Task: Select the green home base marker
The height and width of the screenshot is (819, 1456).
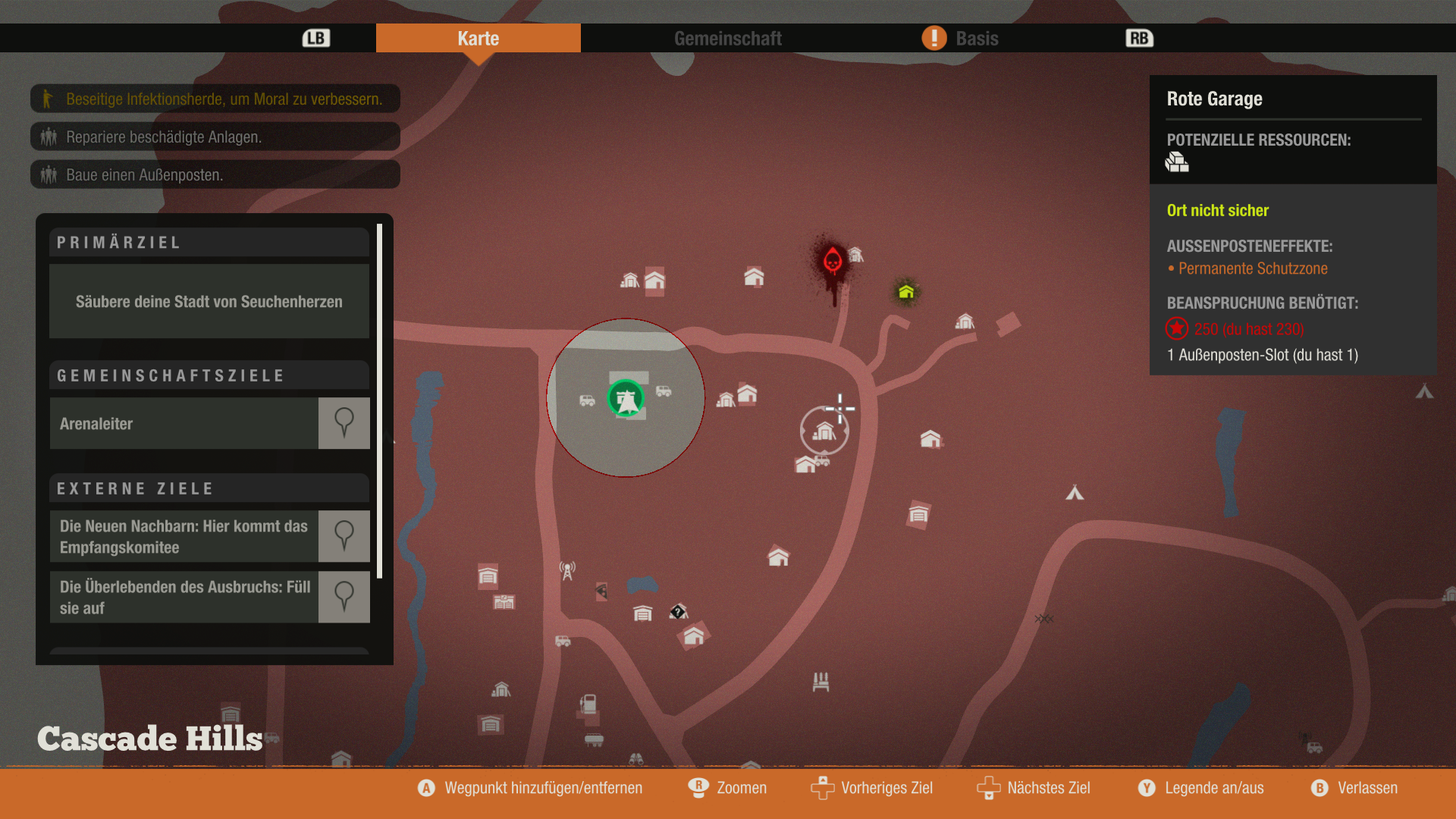Action: pyautogui.click(x=626, y=398)
